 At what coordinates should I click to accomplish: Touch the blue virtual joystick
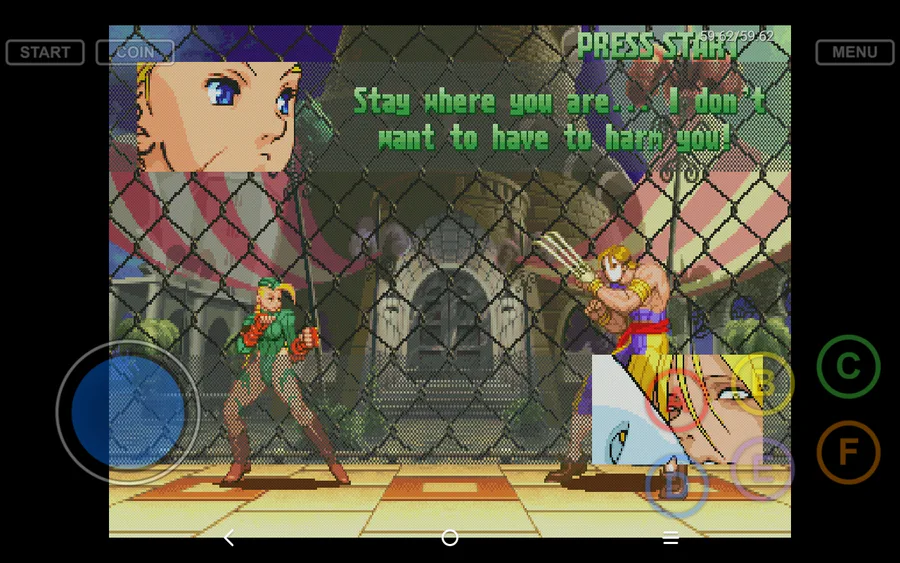point(127,412)
